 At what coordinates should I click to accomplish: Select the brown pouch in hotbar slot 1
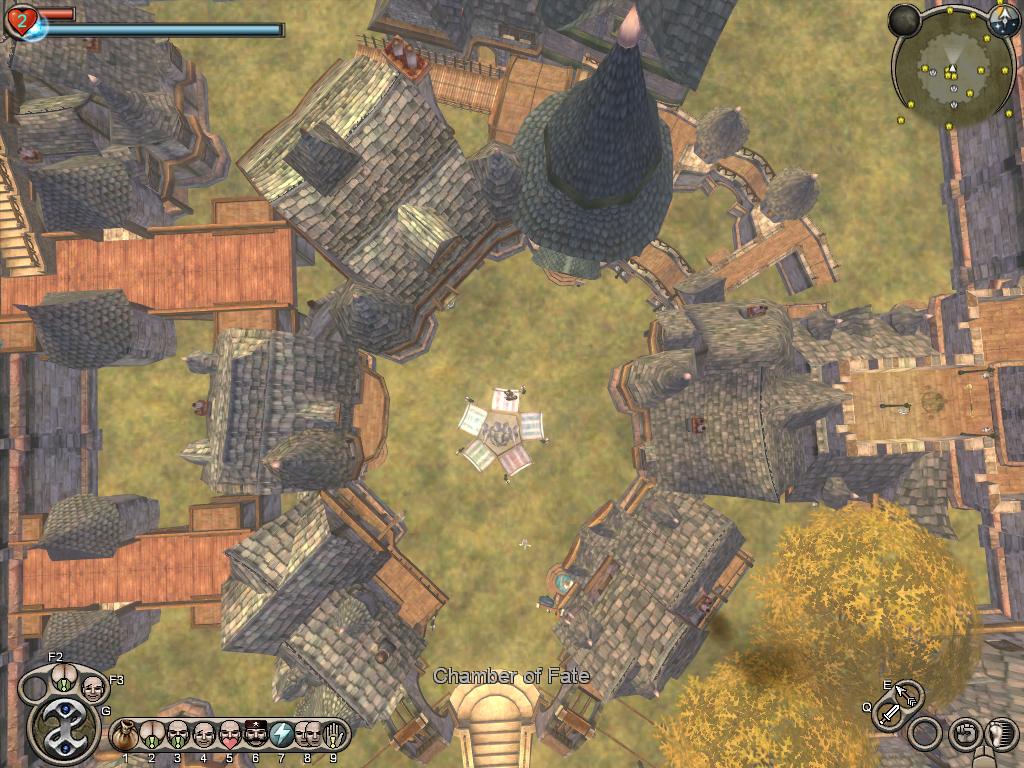(126, 735)
